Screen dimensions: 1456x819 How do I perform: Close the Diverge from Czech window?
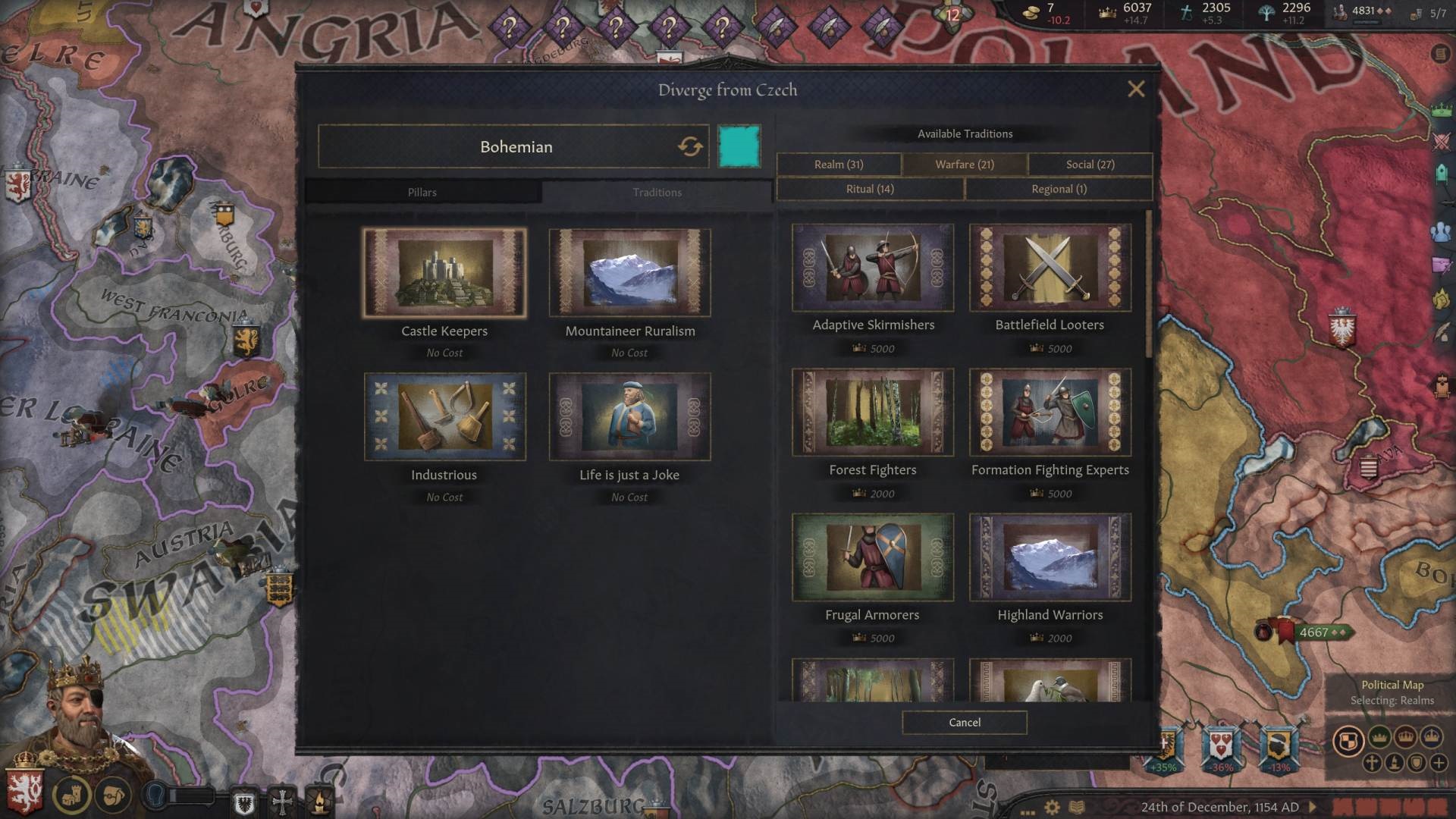(1135, 89)
